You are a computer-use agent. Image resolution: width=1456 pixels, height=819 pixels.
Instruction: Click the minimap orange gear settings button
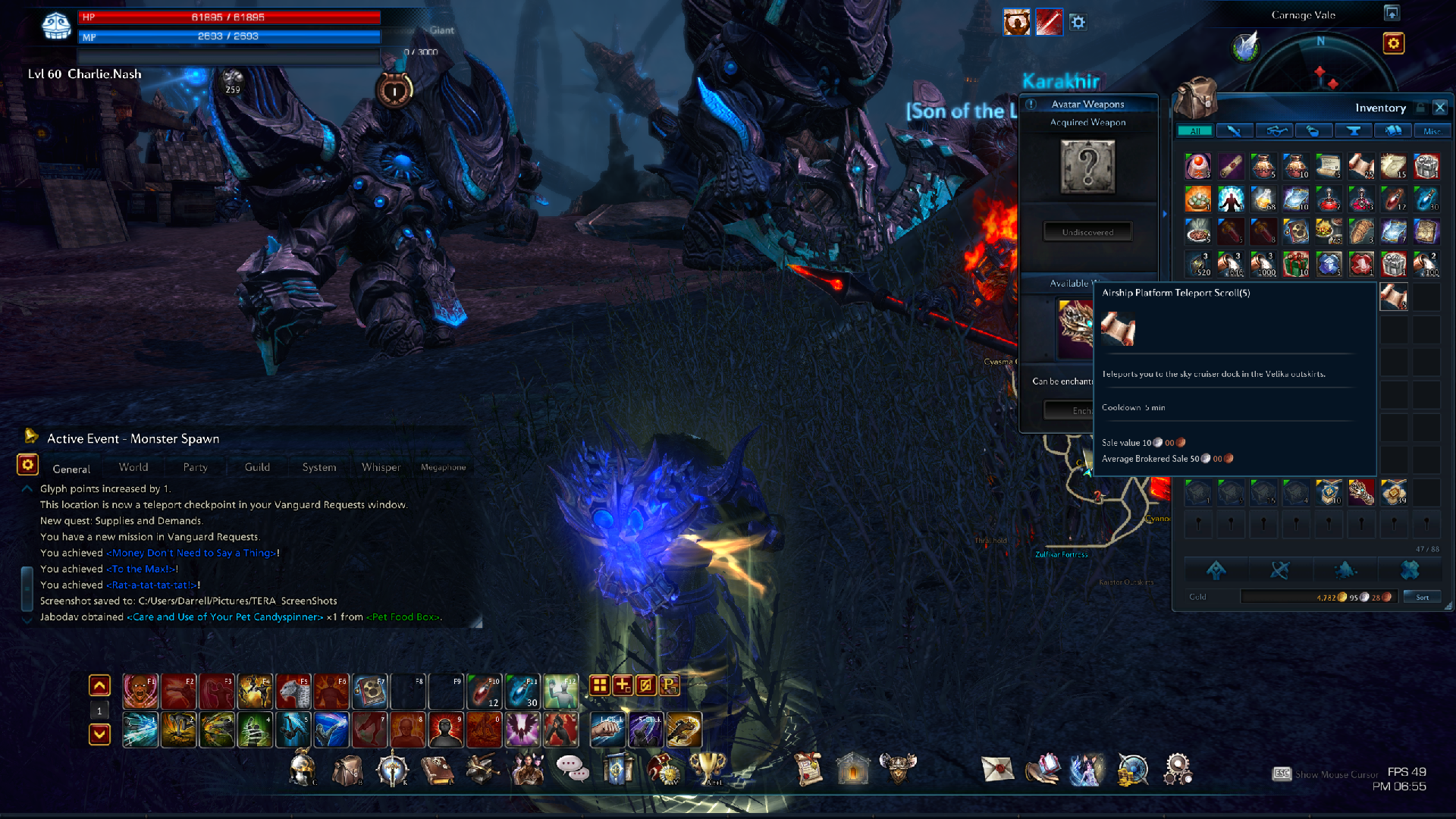[x=1394, y=43]
